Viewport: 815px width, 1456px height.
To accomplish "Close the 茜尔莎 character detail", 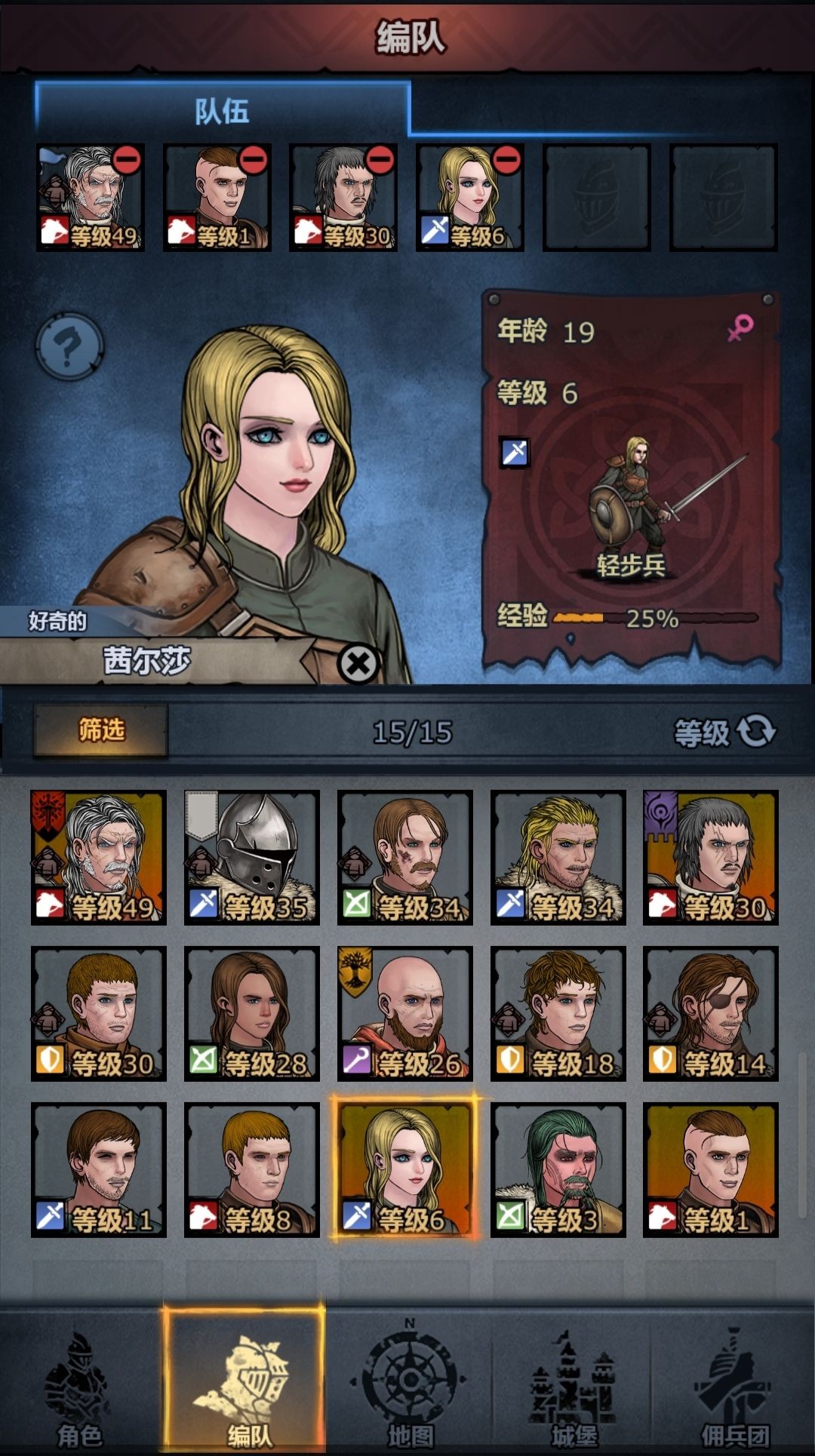I will click(358, 664).
